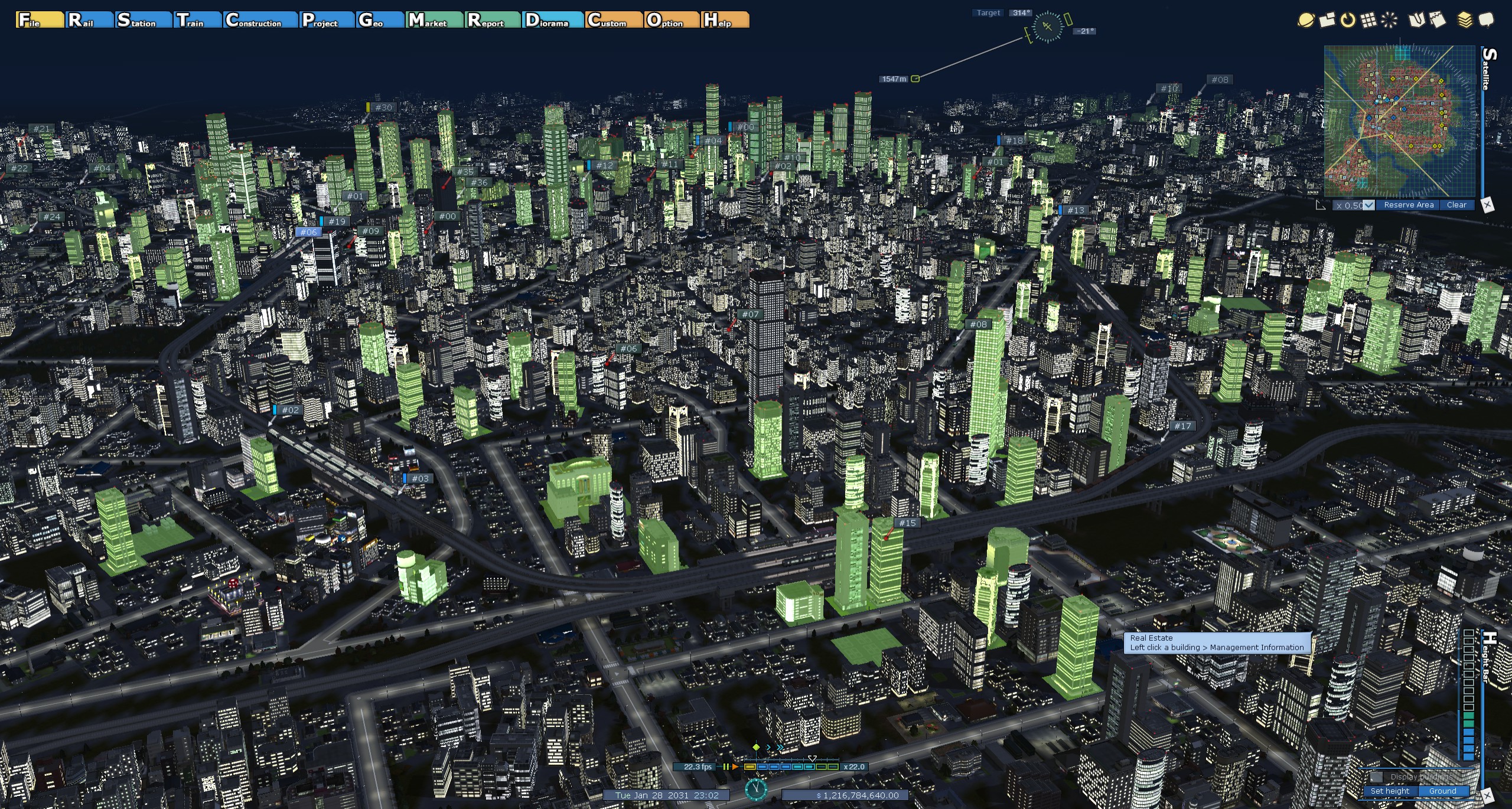Click the Reserve Area button
Screen dimensions: 1512x809
1409,205
